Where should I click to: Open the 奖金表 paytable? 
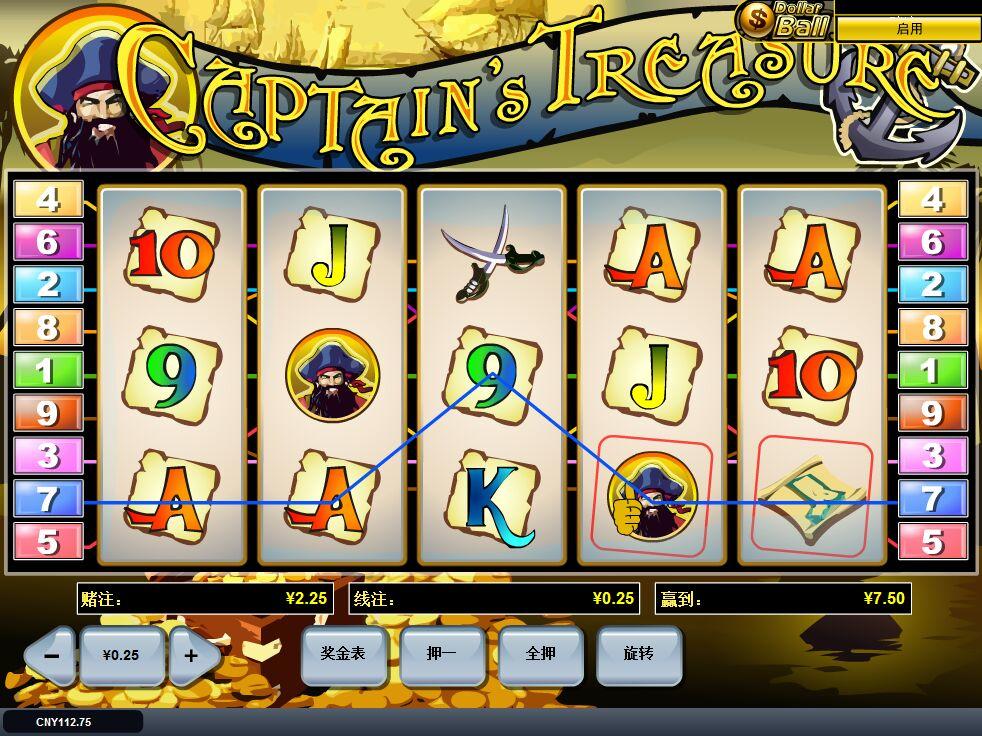click(342, 654)
